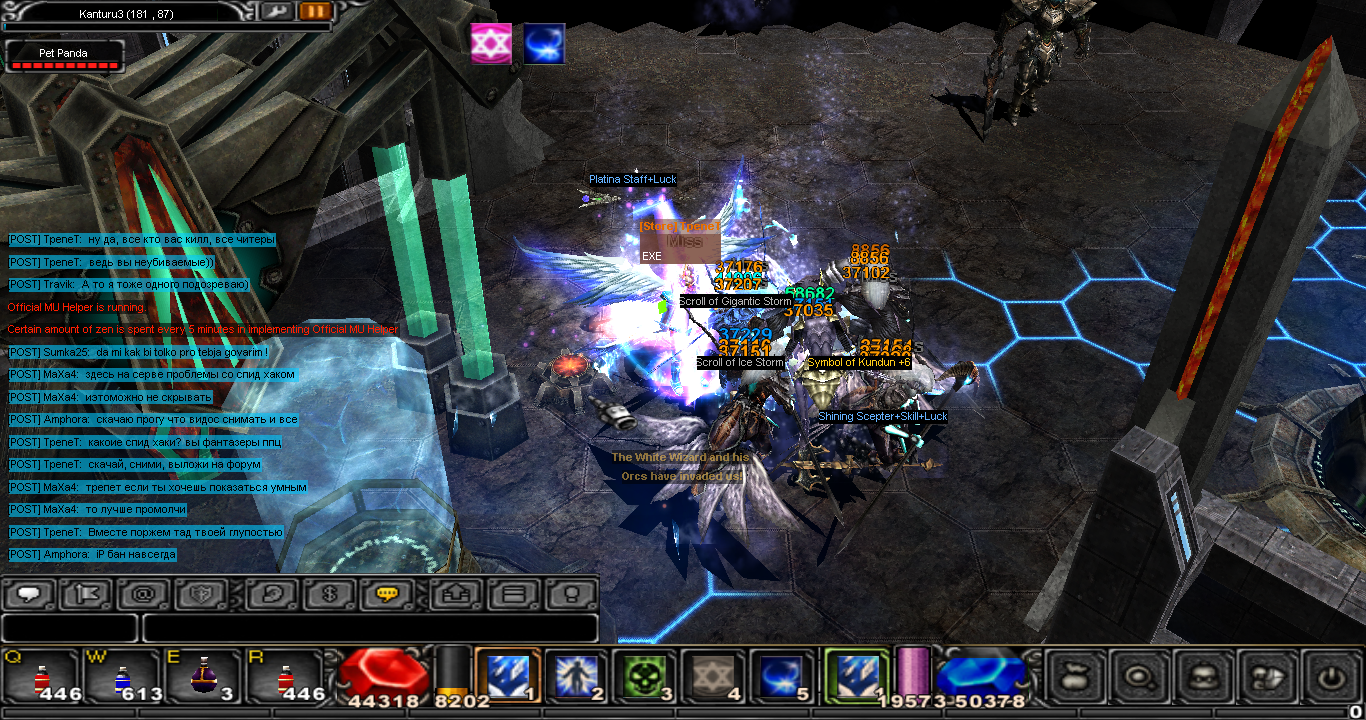Toggle the ear whisper block button

pyautogui.click(x=271, y=594)
